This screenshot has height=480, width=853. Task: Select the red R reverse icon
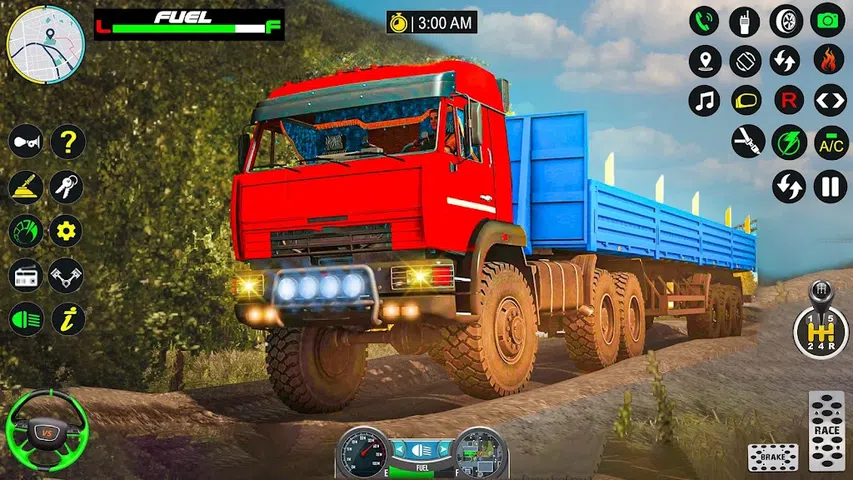[x=789, y=101]
